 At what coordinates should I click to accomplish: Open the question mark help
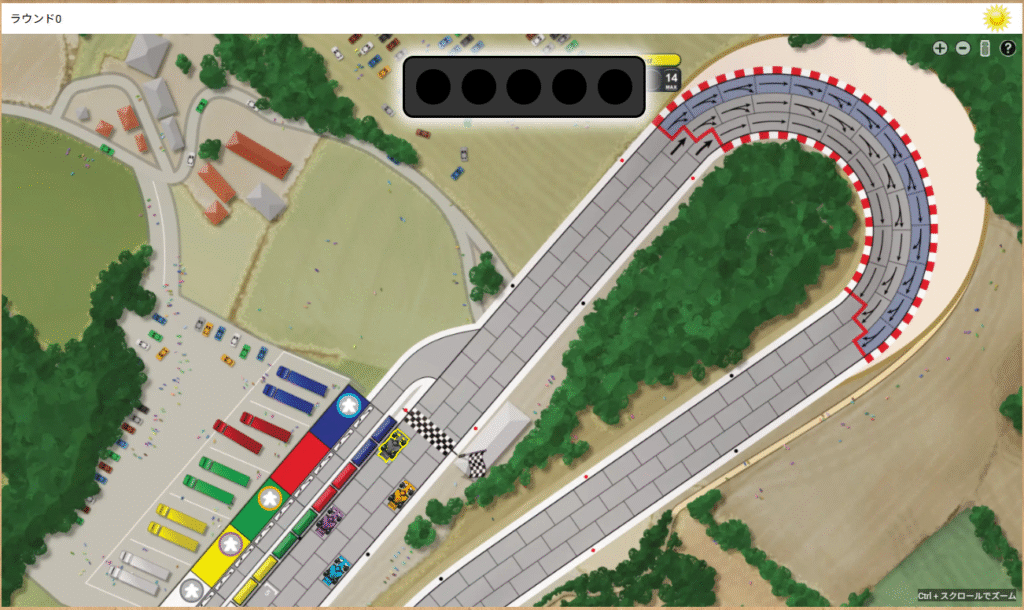1007,48
